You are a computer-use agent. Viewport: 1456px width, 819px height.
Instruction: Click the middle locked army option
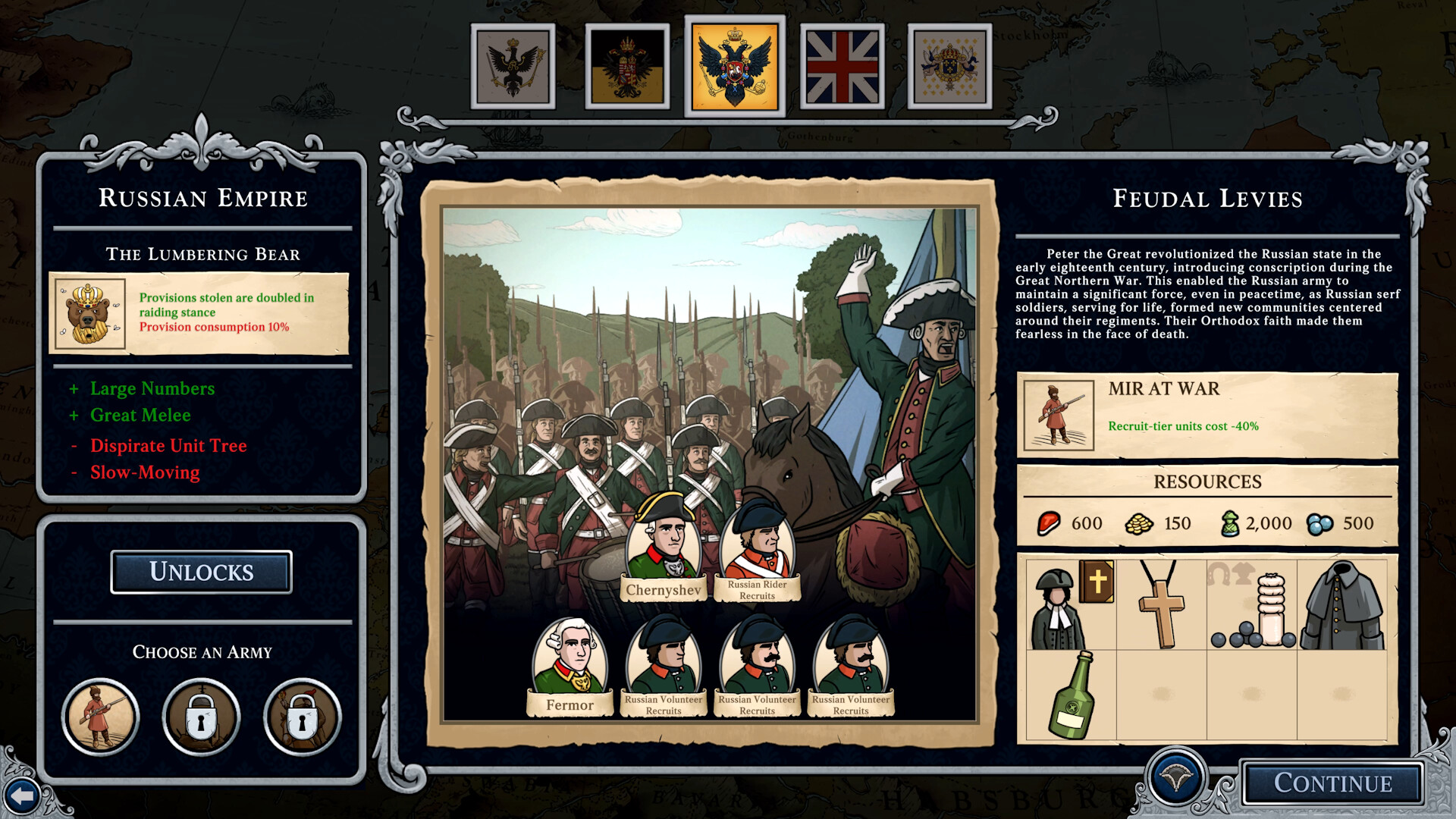click(201, 717)
